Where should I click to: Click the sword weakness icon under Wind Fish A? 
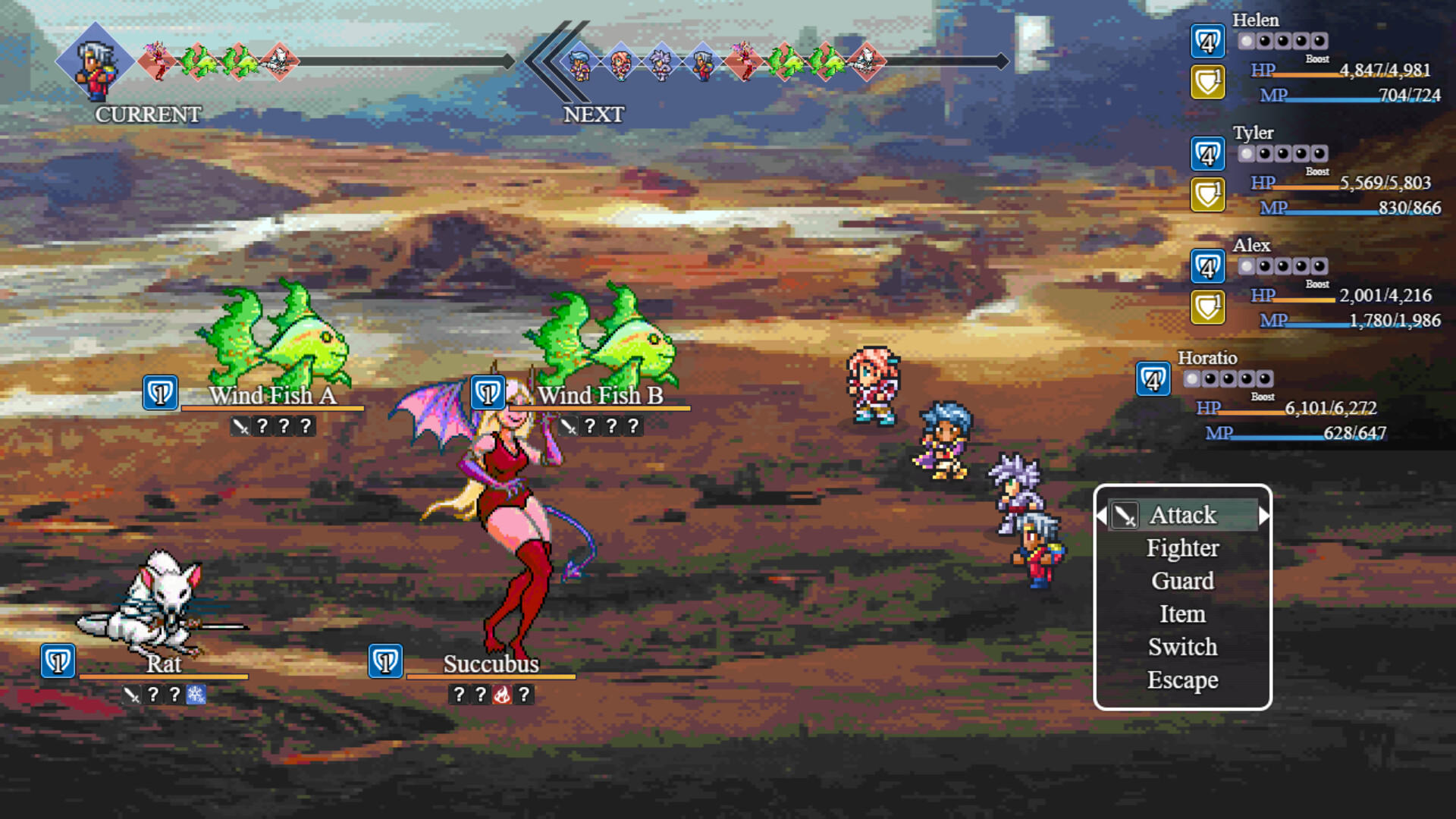240,425
